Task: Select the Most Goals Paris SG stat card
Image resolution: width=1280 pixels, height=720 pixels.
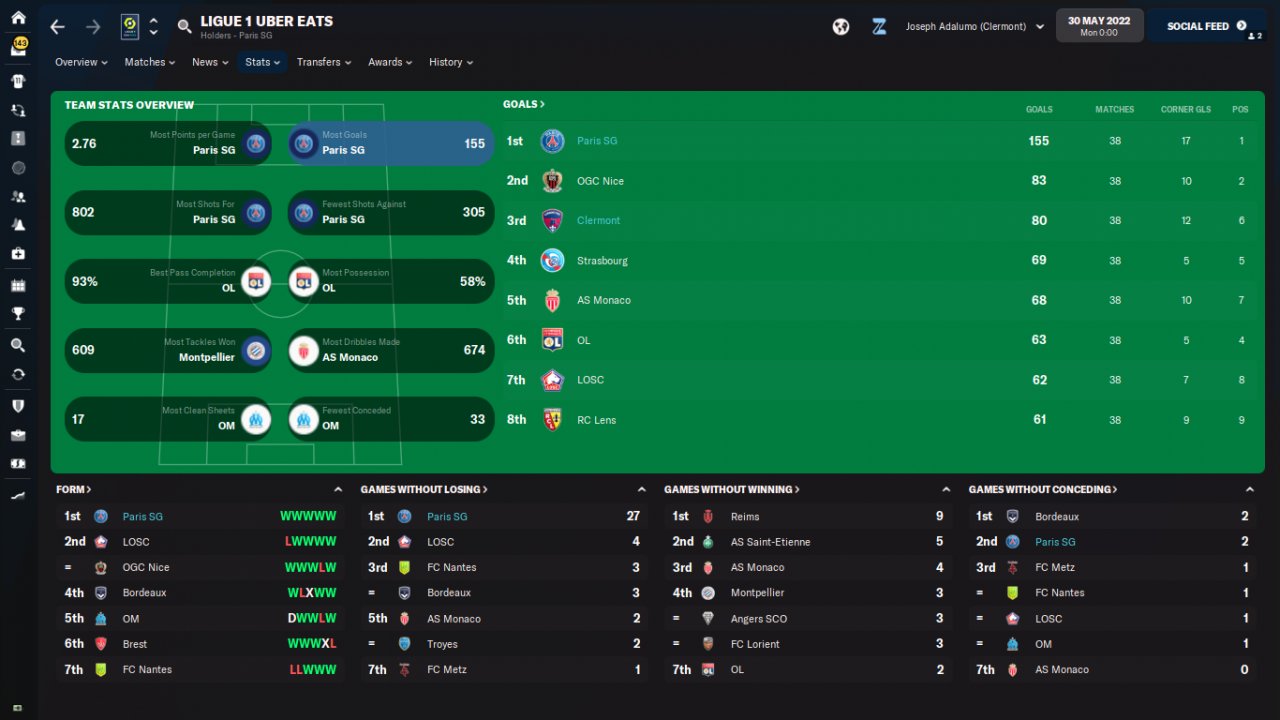Action: [x=391, y=143]
